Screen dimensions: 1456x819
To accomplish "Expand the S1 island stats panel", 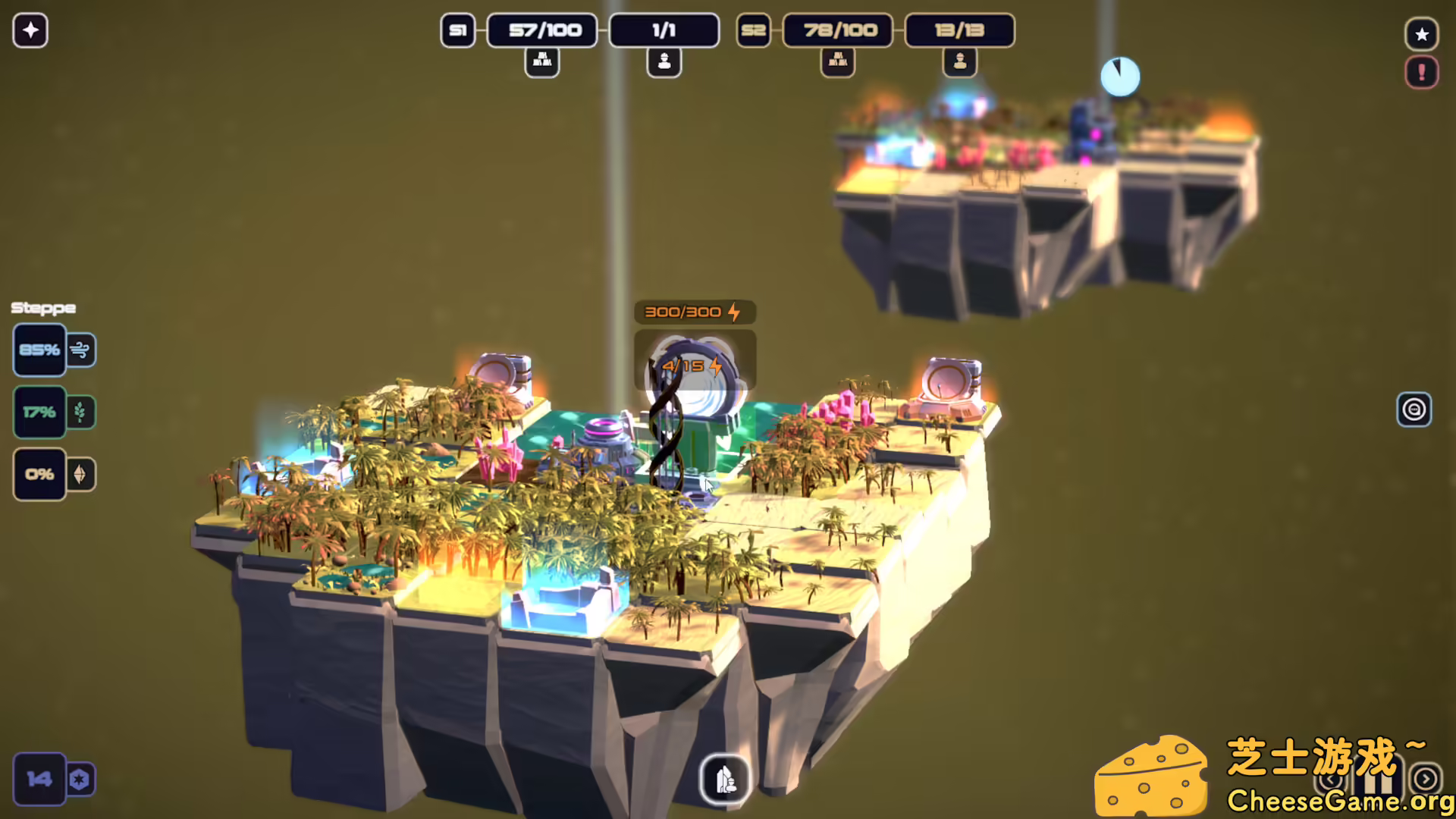I will click(x=457, y=31).
